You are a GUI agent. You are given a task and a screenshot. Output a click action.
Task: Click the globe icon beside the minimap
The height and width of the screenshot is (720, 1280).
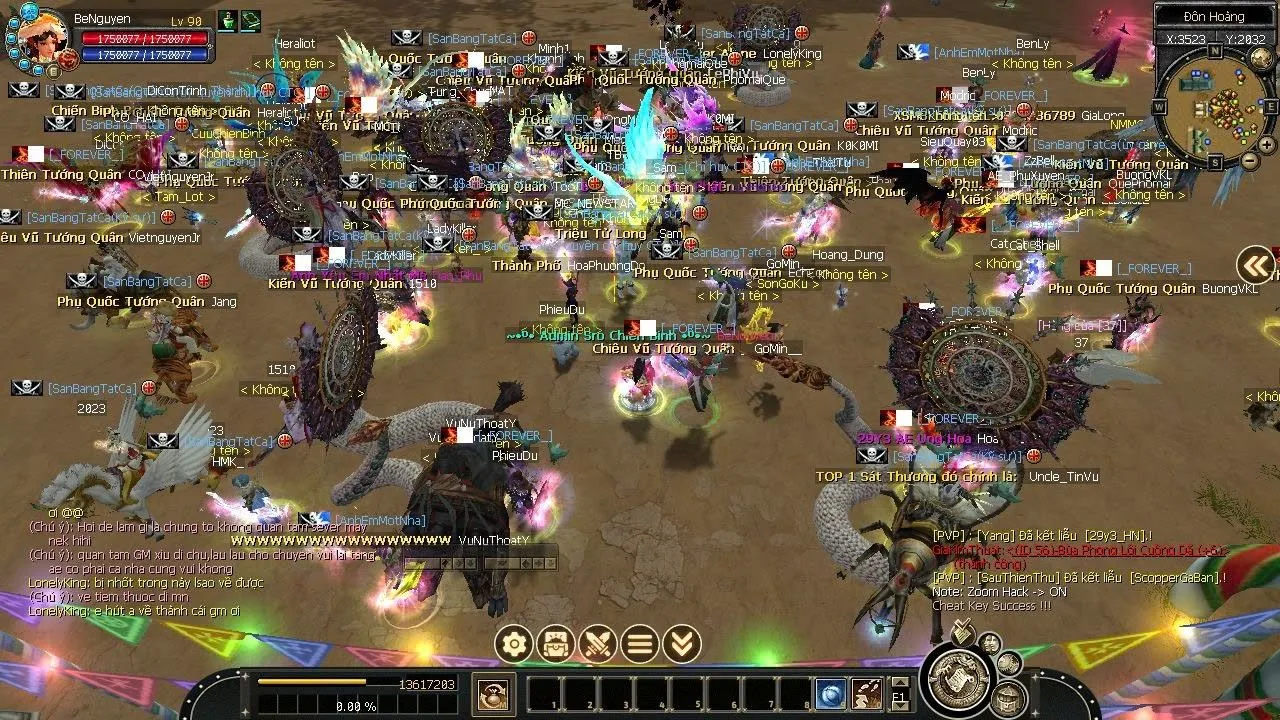pyautogui.click(x=1259, y=57)
